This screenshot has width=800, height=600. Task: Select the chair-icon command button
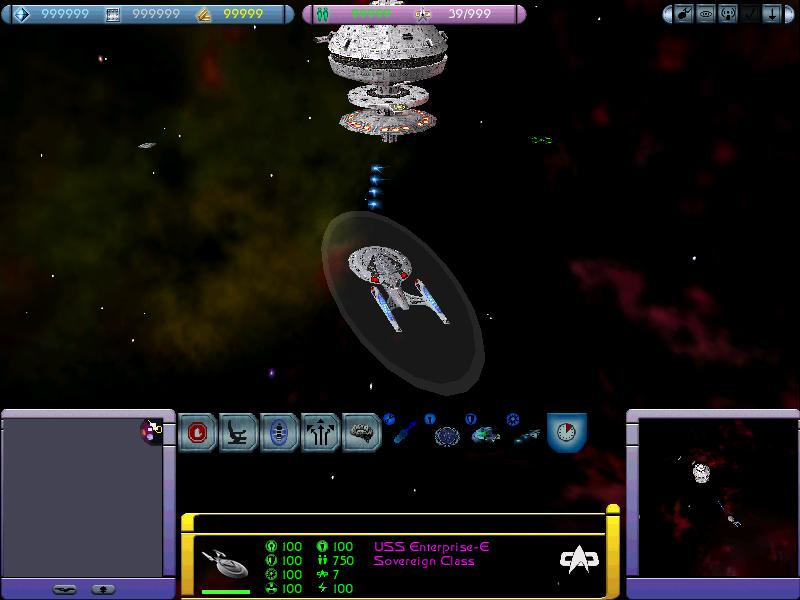click(x=239, y=433)
